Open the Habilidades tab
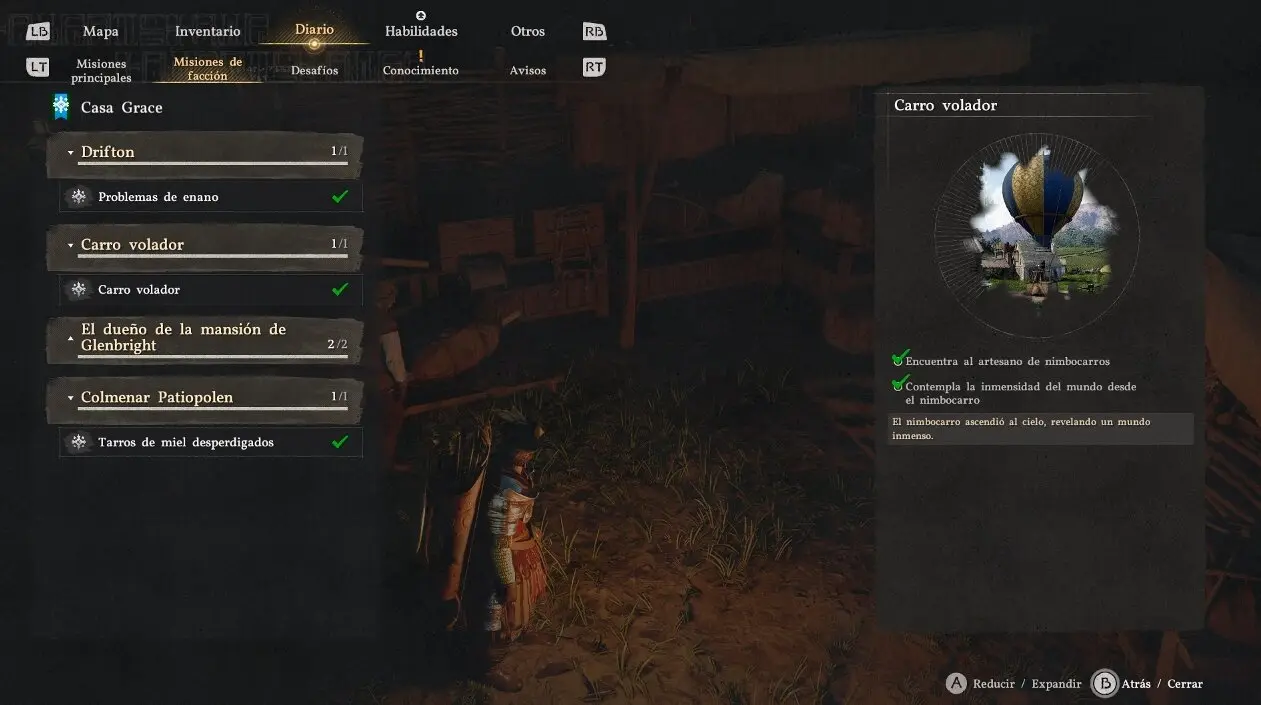 [421, 31]
